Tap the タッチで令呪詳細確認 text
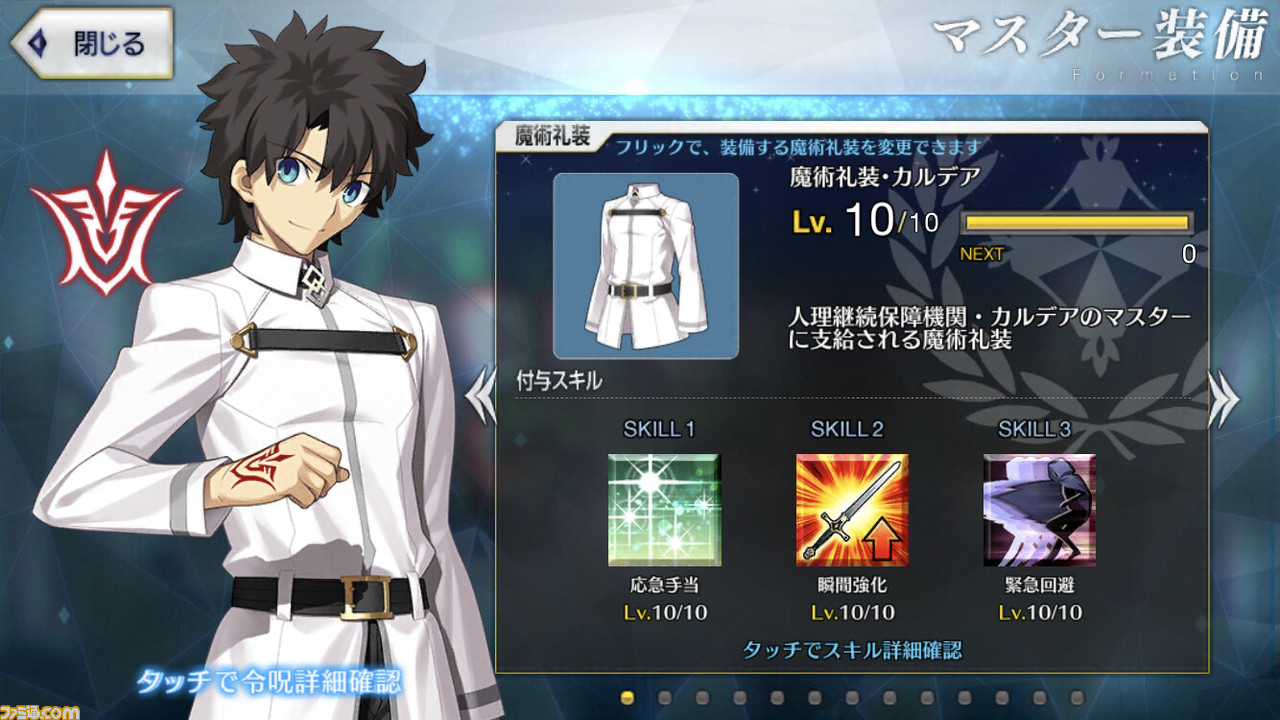 point(269,683)
